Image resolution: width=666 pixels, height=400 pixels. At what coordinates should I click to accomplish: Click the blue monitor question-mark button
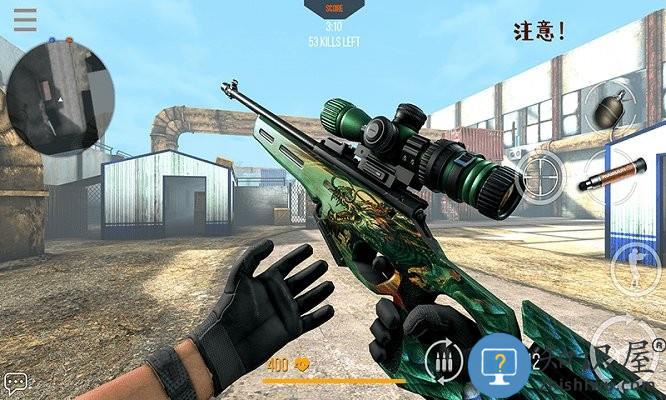tap(499, 364)
